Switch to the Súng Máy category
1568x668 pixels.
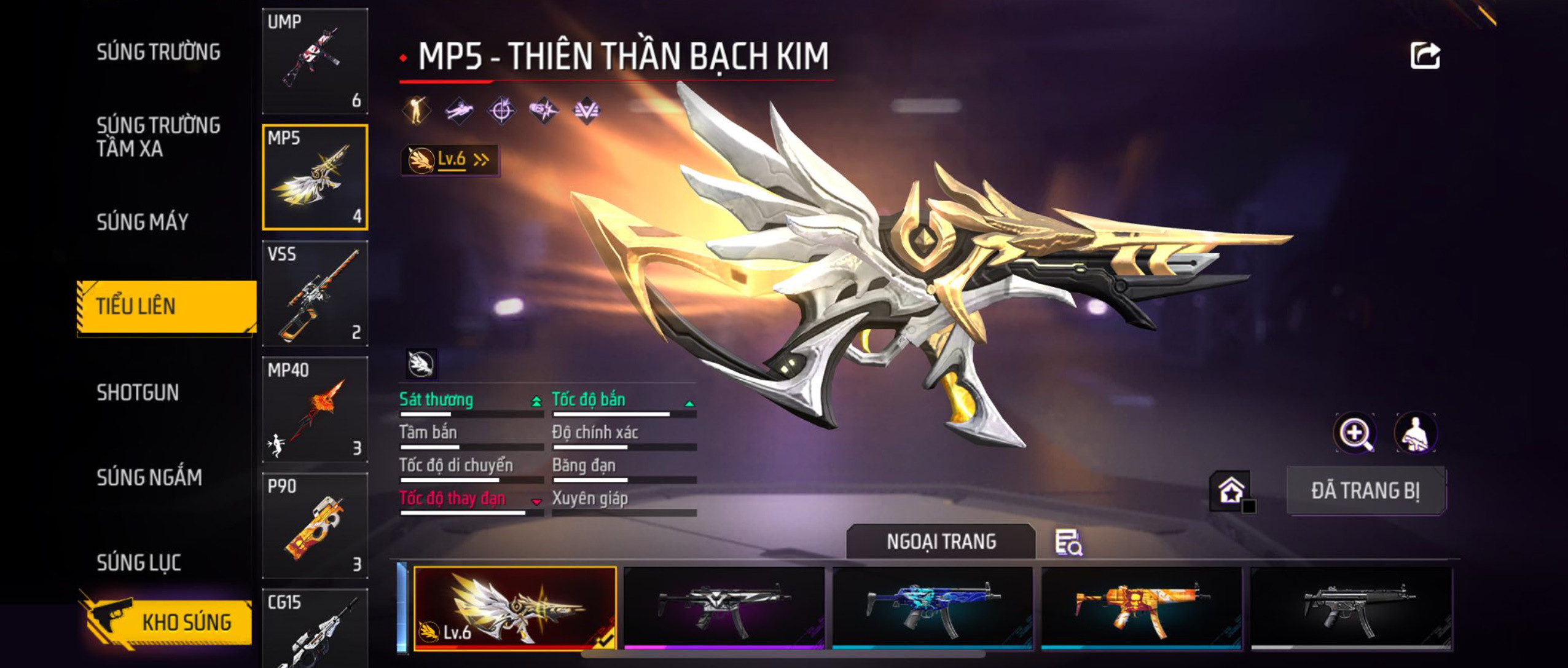point(143,222)
